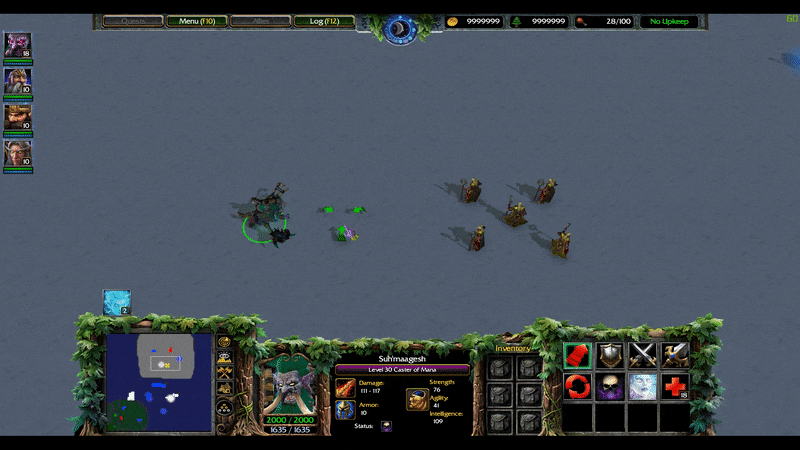Open the Log (F12) button
The height and width of the screenshot is (450, 800).
[324, 21]
